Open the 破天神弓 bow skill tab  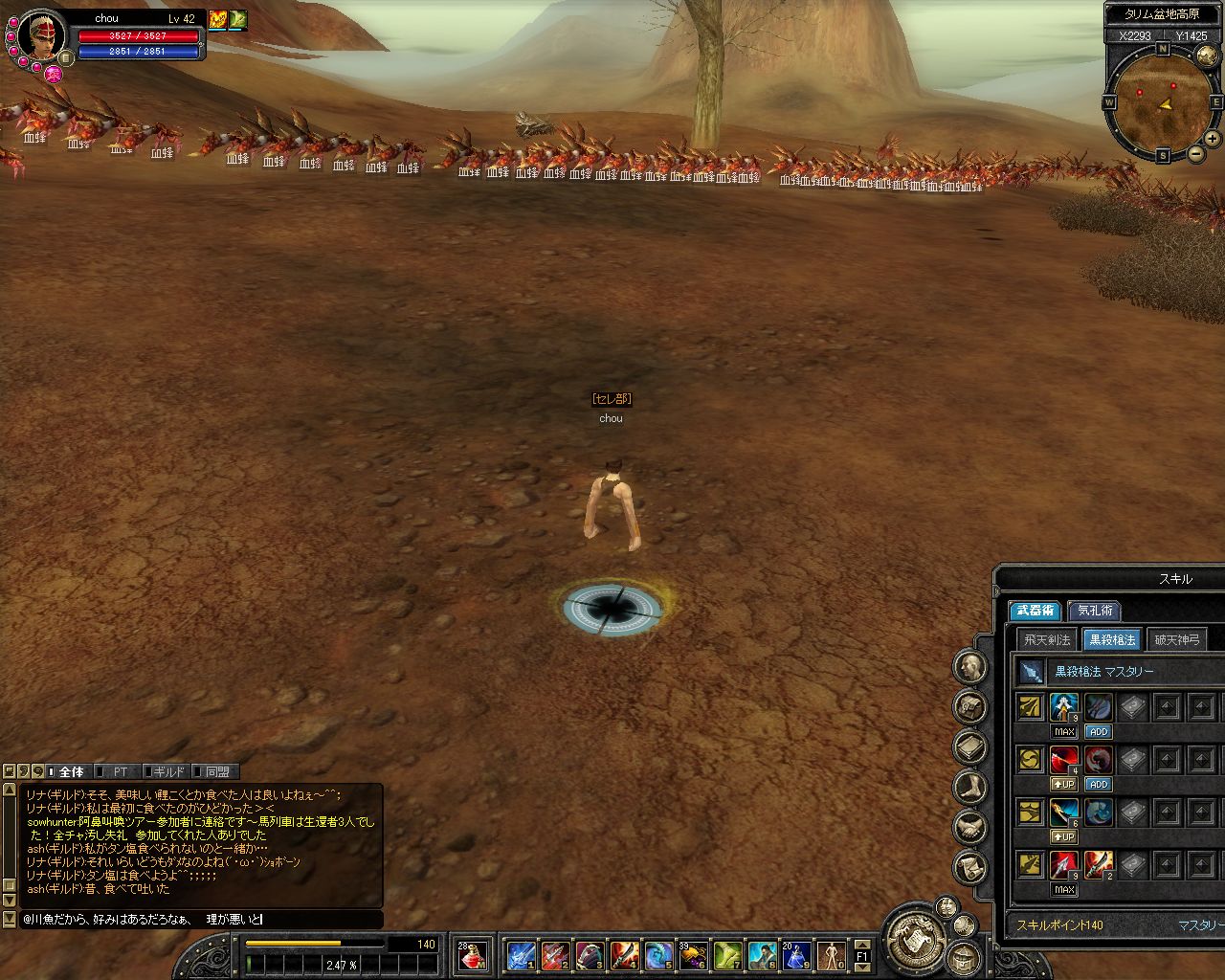[x=1176, y=640]
